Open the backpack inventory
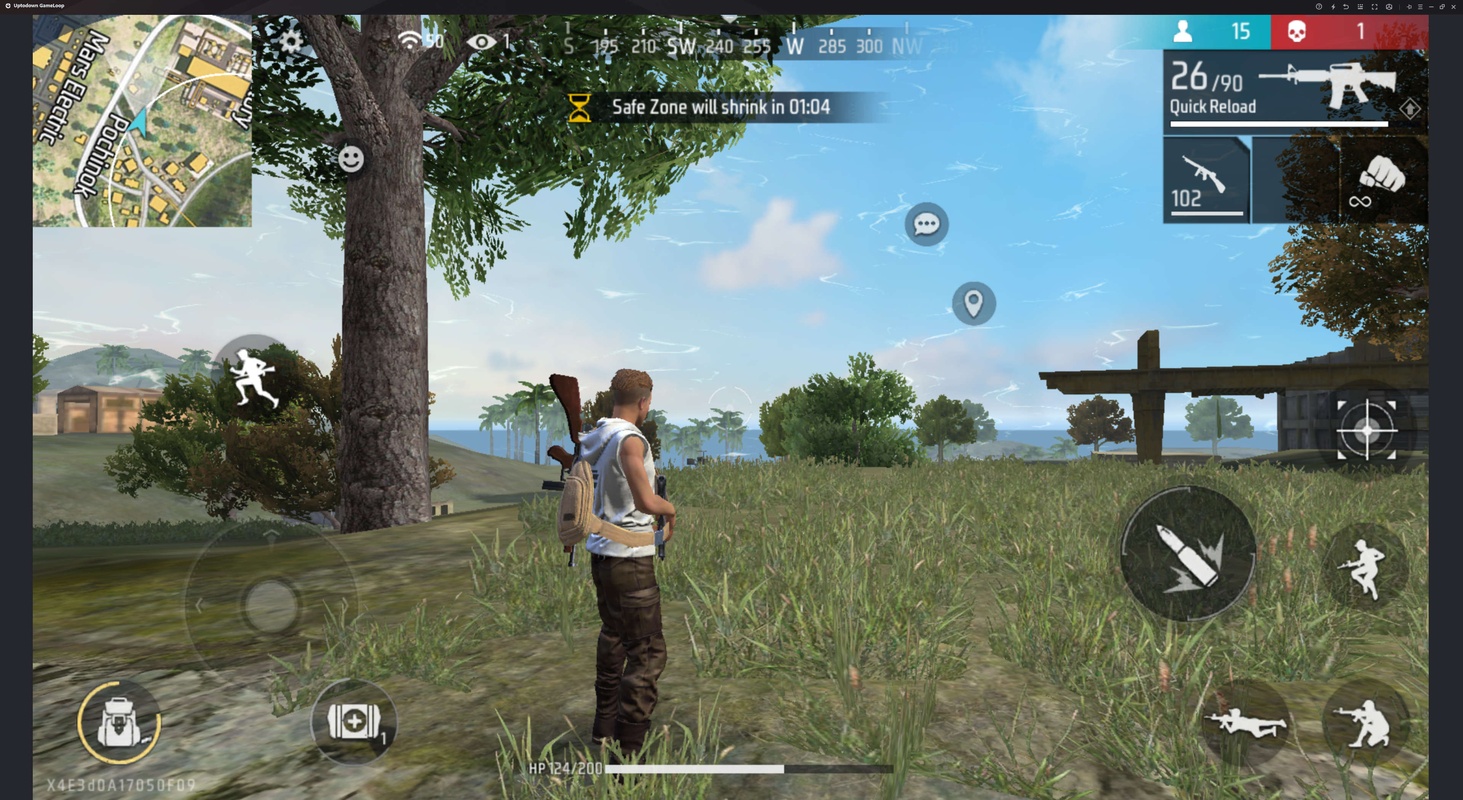This screenshot has height=800, width=1463. 119,722
